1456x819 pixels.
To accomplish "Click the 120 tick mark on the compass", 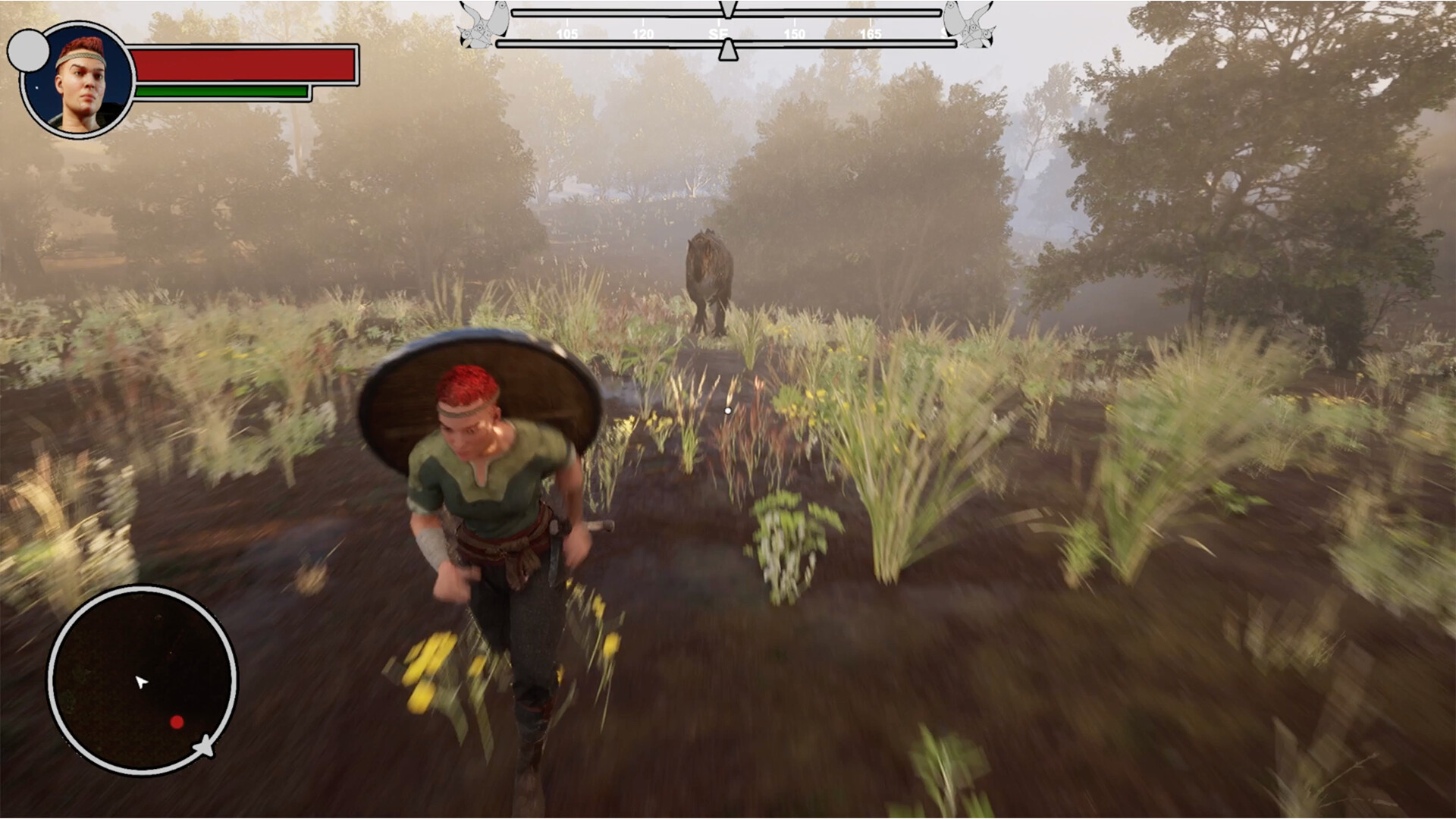I will coord(643,33).
